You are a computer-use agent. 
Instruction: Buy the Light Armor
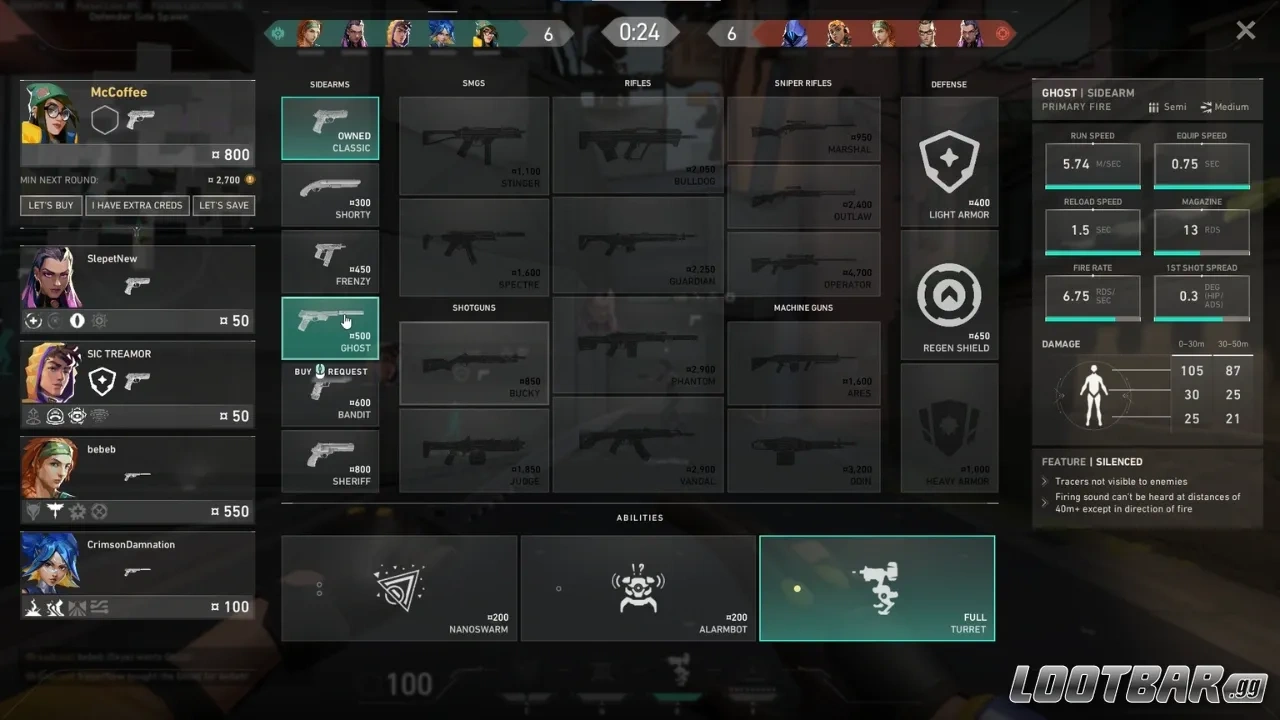pyautogui.click(x=948, y=160)
